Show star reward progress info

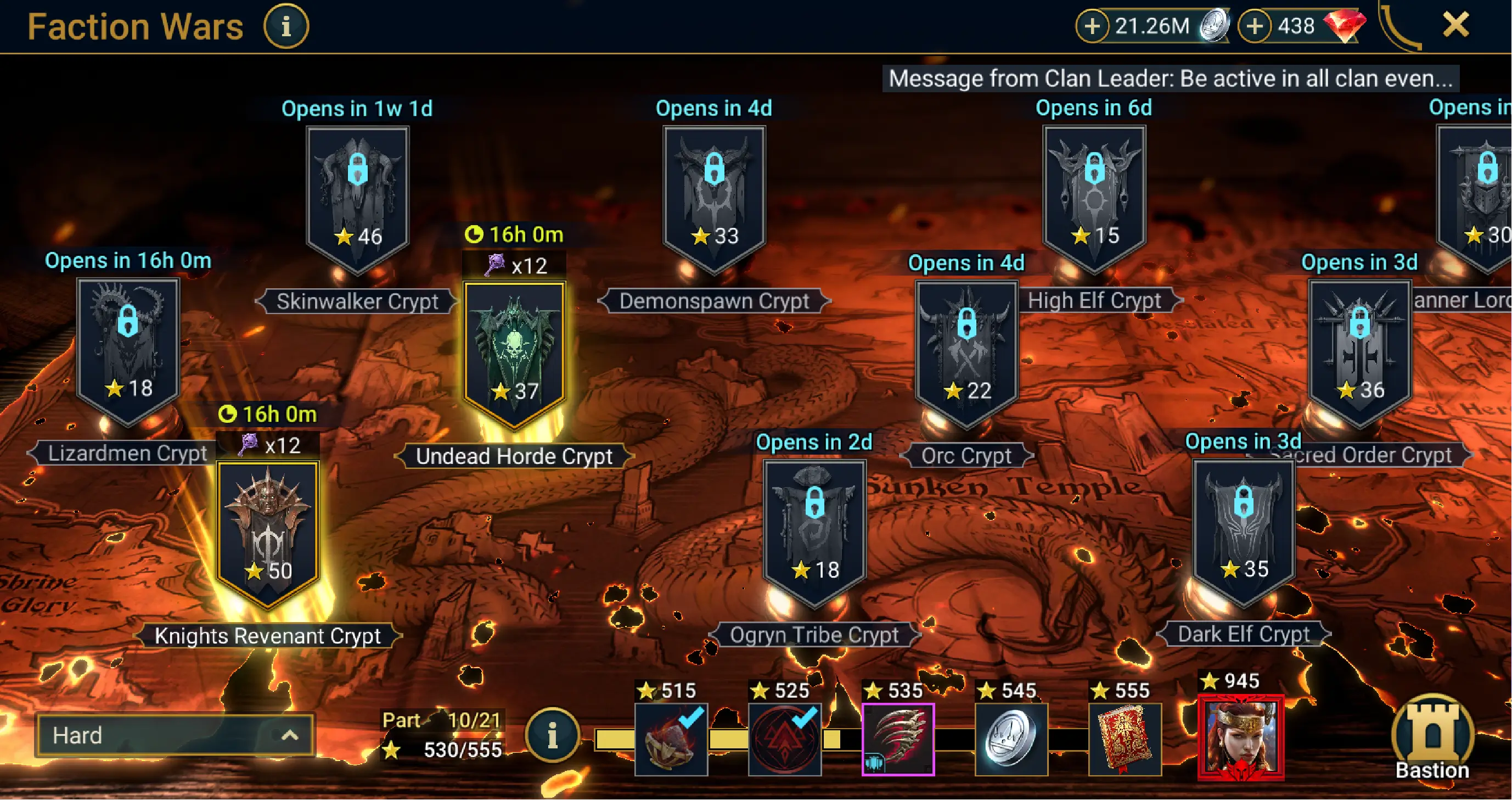552,735
